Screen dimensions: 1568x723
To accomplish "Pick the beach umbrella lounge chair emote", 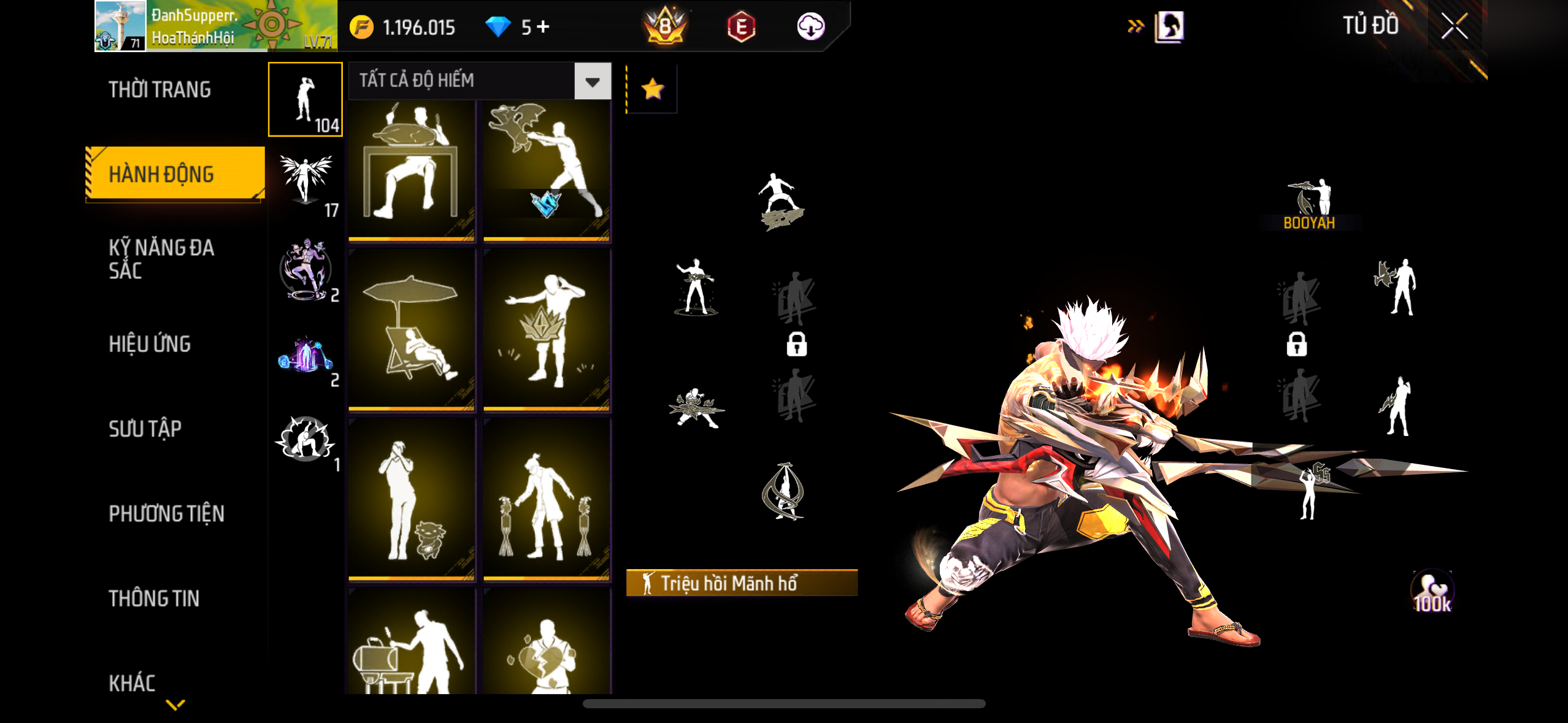I will (x=412, y=328).
